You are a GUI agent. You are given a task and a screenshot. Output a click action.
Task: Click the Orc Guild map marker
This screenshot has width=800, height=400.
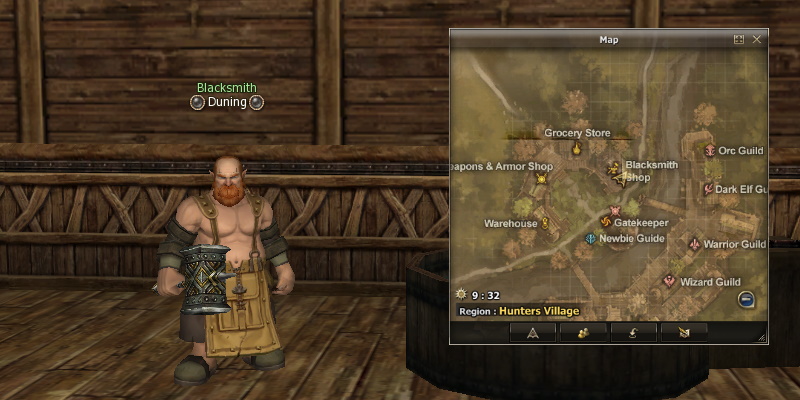coord(710,151)
